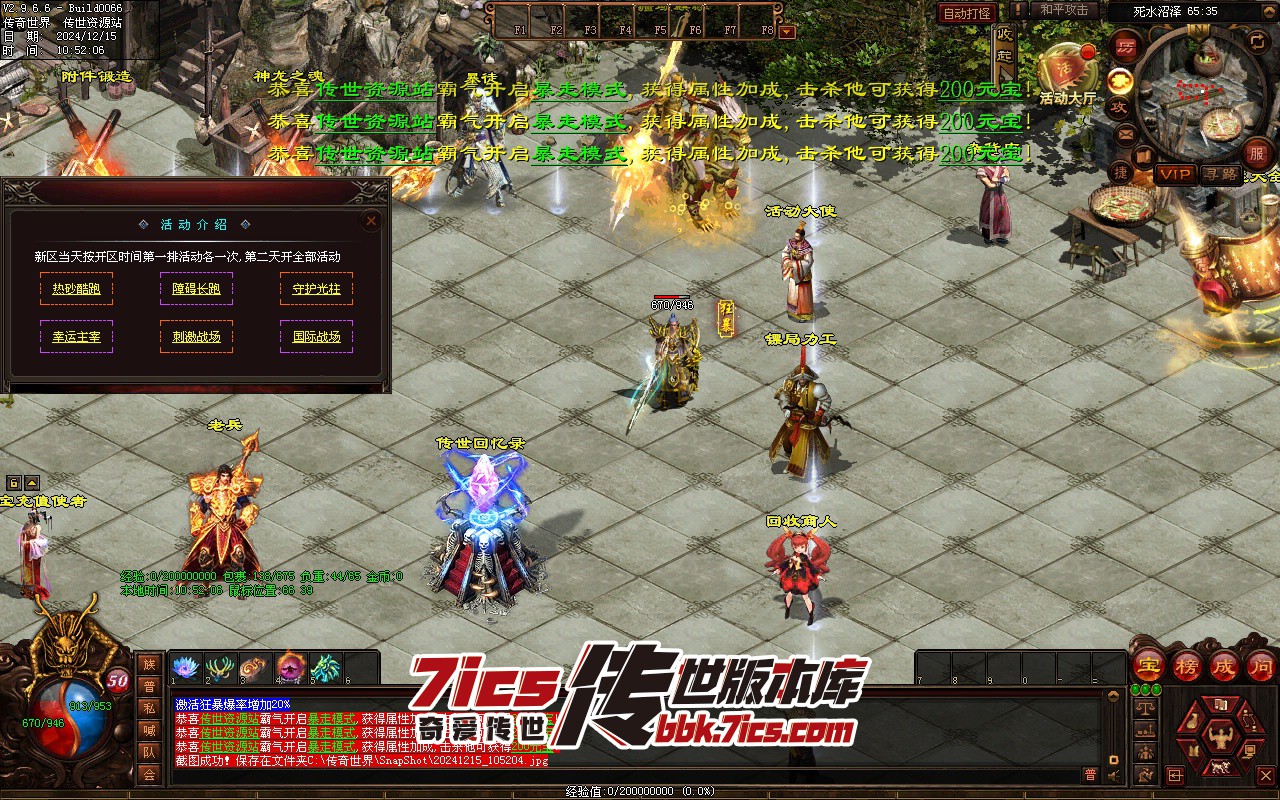This screenshot has width=1280, height=800.
Task: Select the 热砂酷跑 activity
Action: tap(76, 289)
